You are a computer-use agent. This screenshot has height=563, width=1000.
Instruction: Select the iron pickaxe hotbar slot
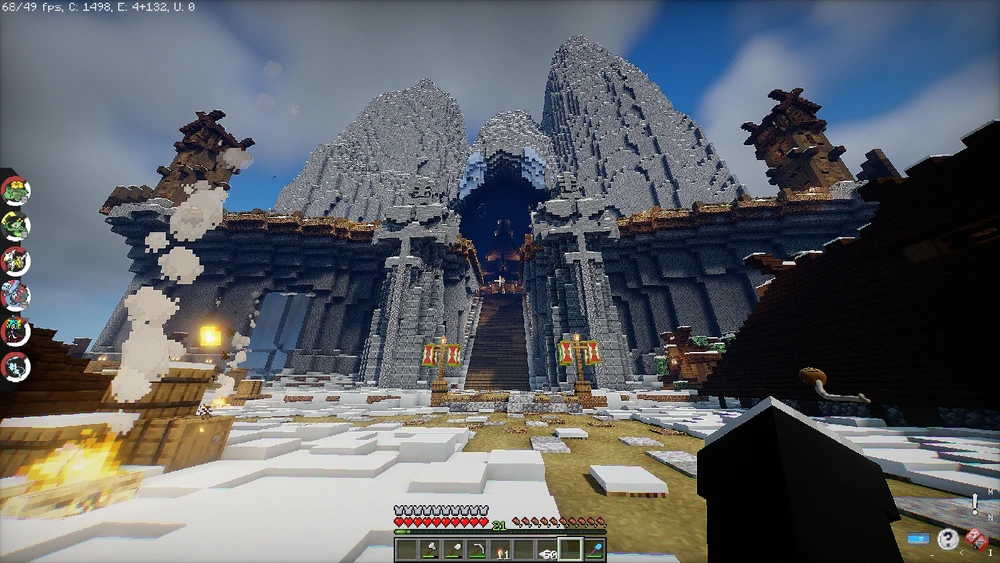point(476,549)
